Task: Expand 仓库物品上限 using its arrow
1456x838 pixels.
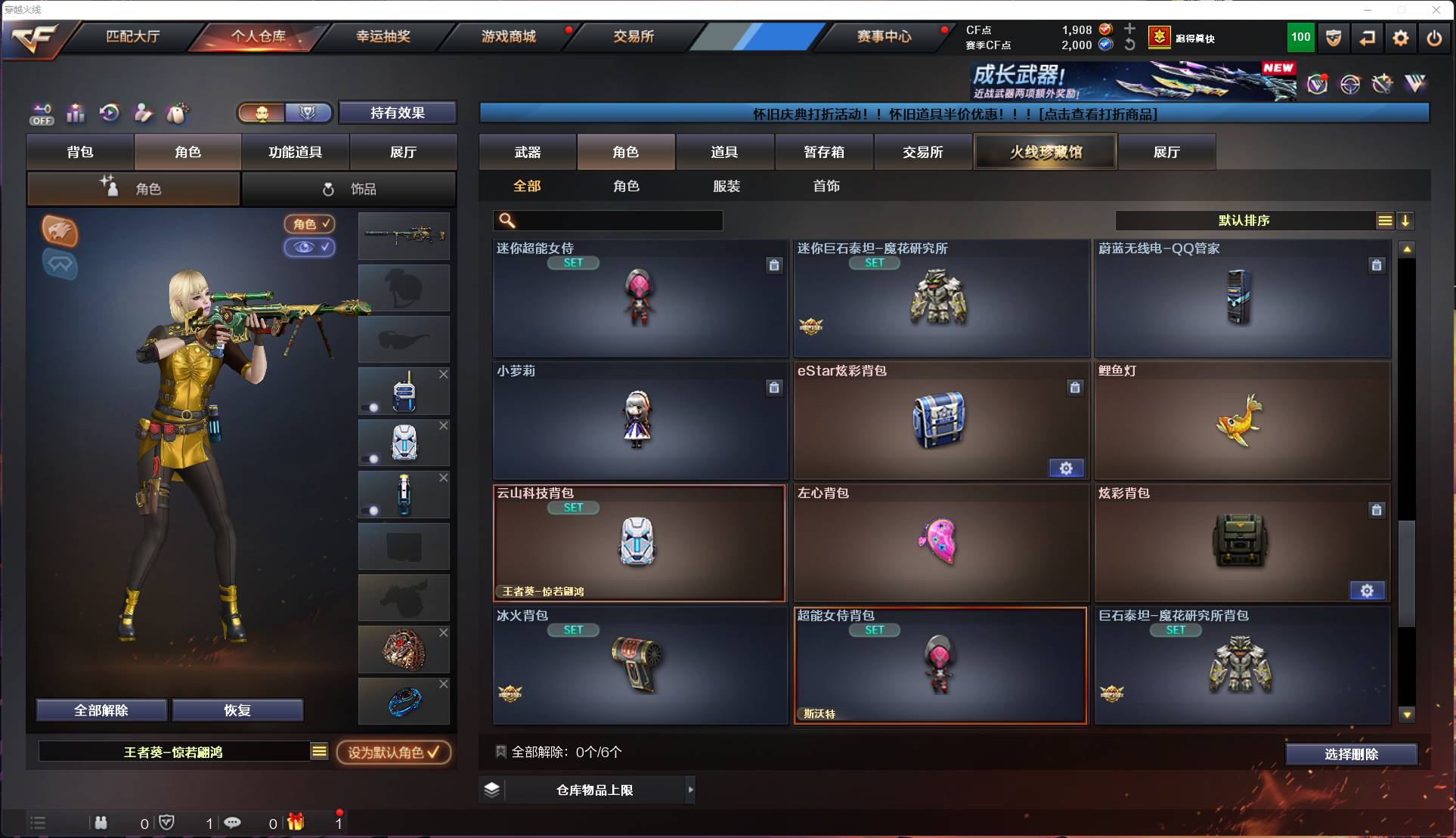Action: tap(690, 790)
